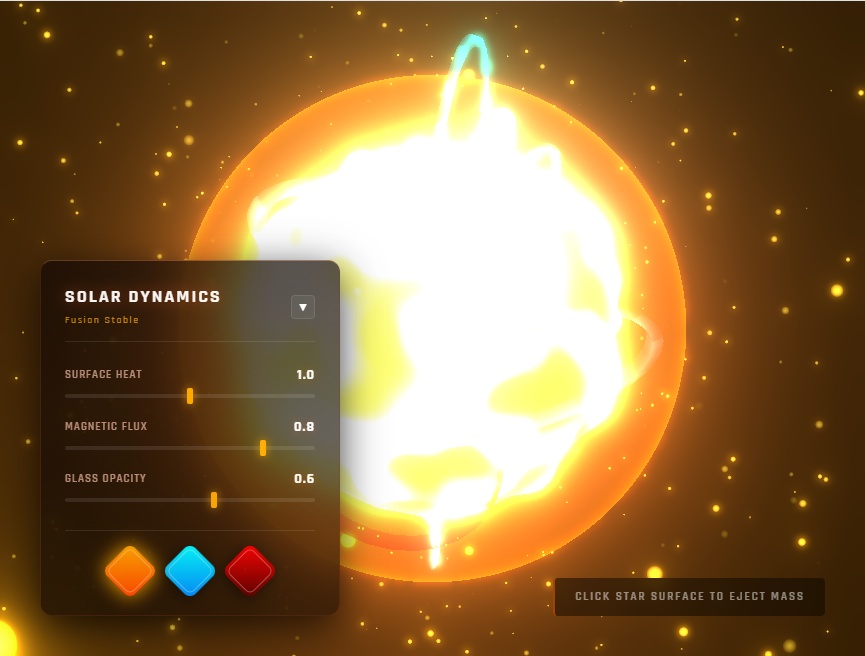Select the orange diamond color swatch
Image resolution: width=865 pixels, height=656 pixels.
130,571
